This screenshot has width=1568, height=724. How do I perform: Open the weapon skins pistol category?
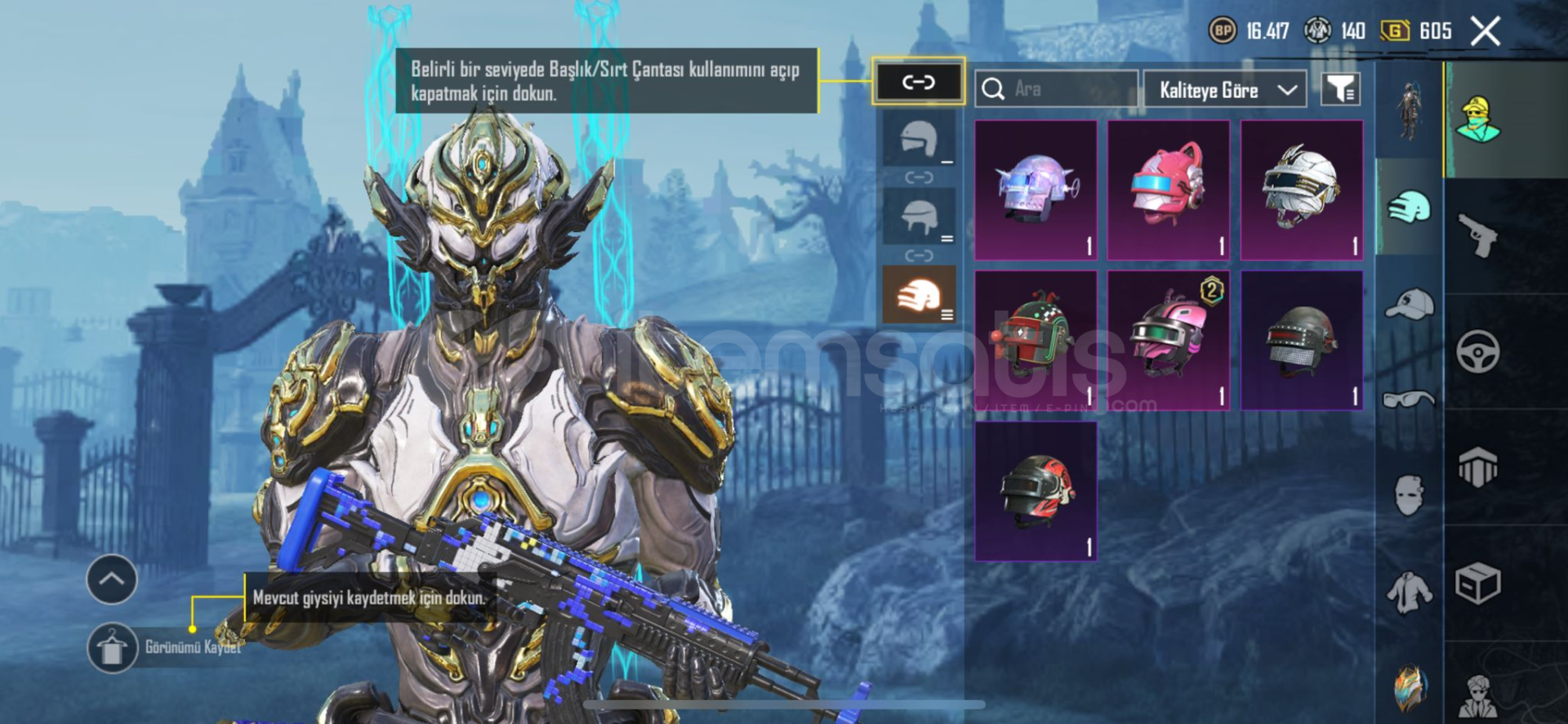coord(1478,235)
